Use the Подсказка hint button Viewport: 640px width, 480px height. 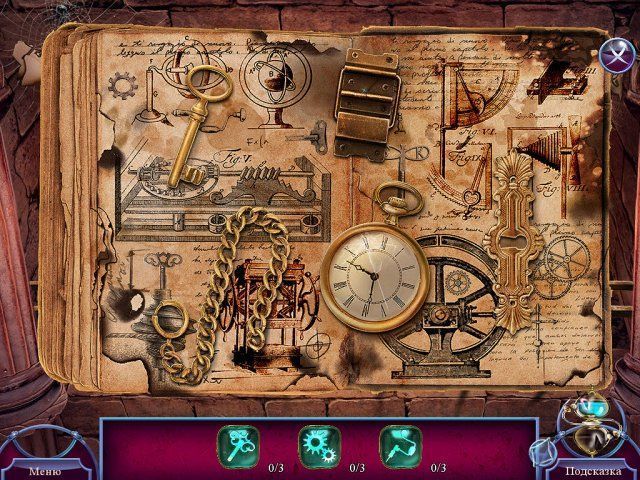click(x=590, y=469)
